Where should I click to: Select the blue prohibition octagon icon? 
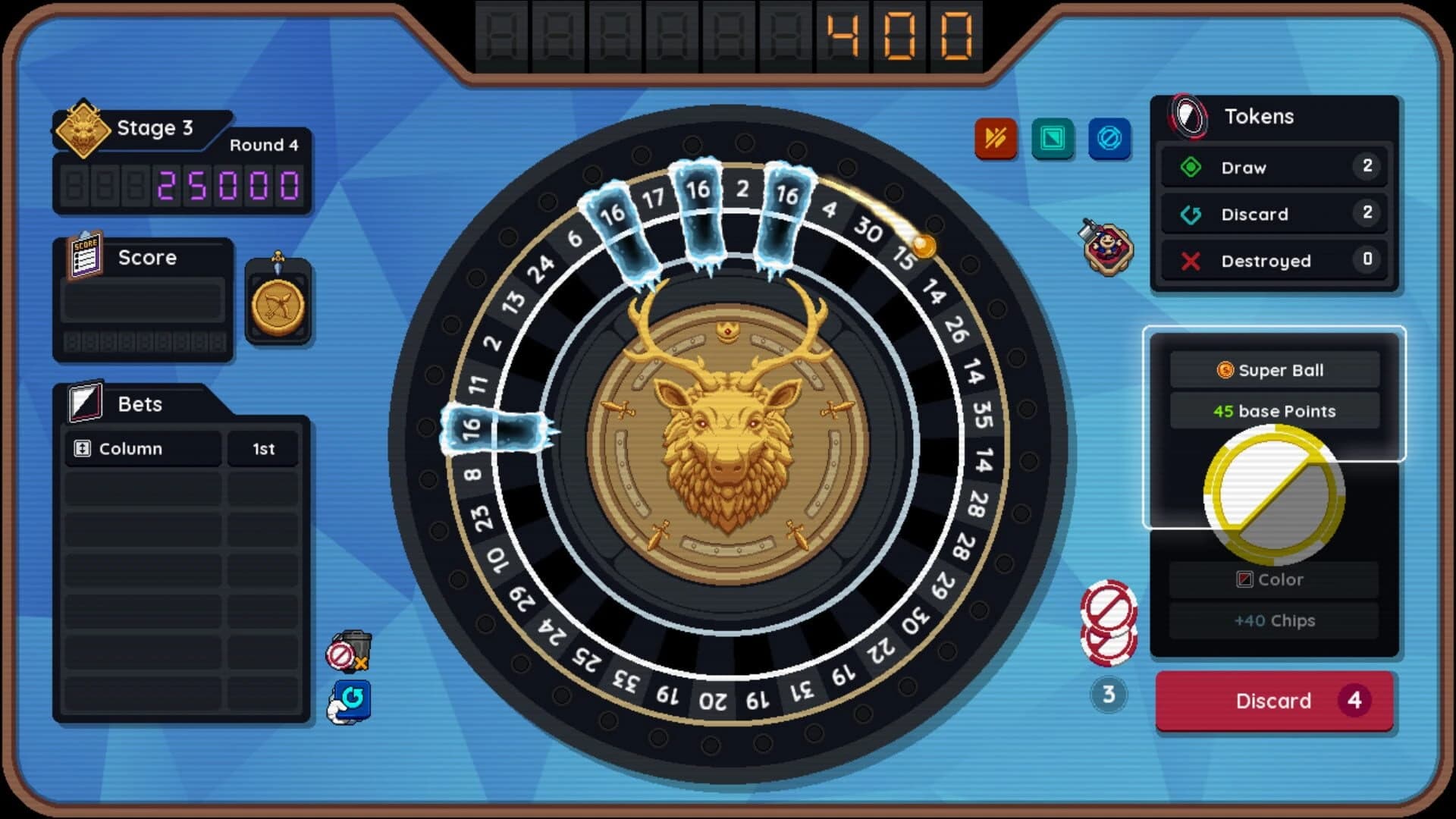coord(1110,140)
